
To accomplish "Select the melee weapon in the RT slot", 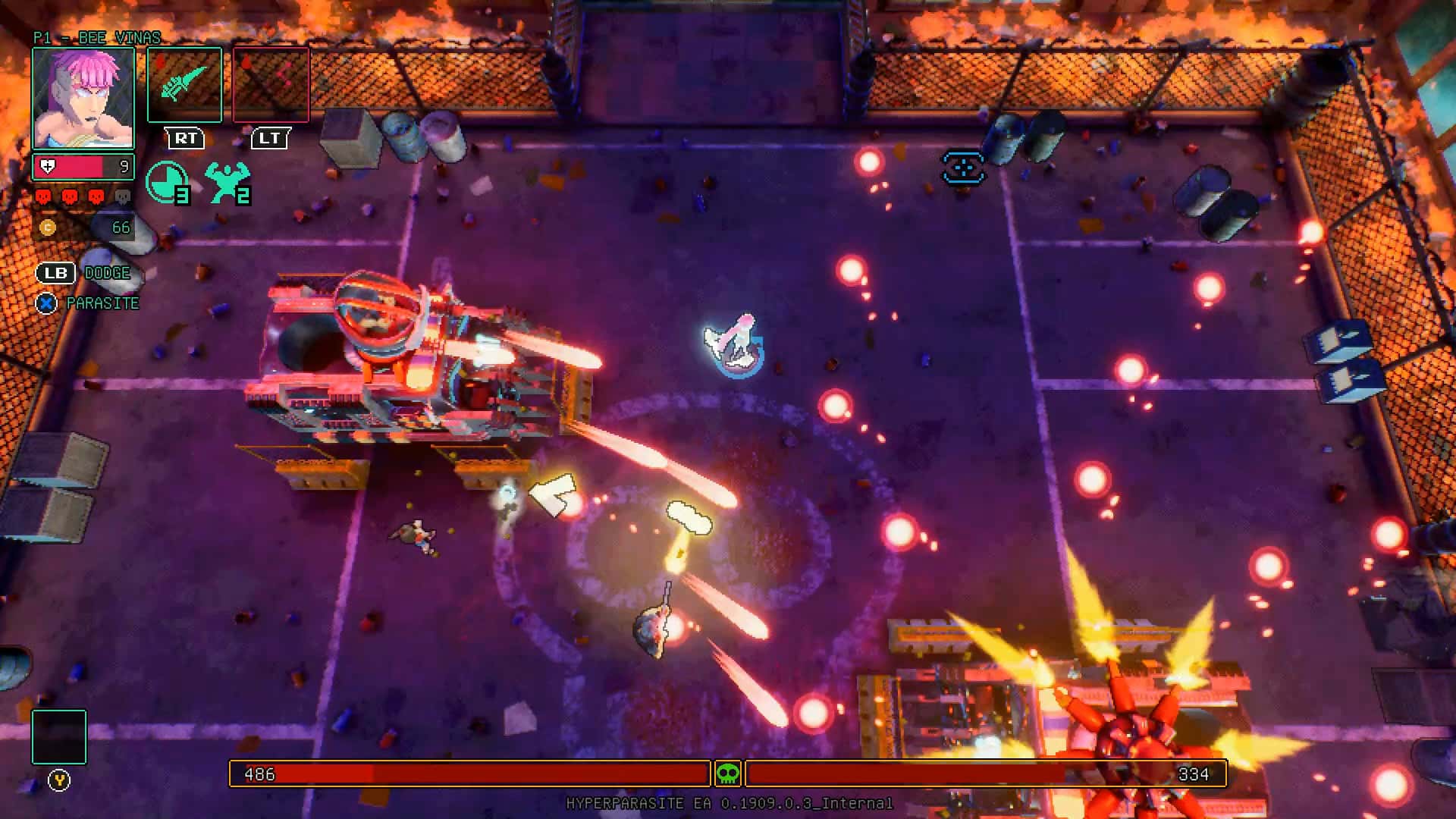I will (x=184, y=83).
